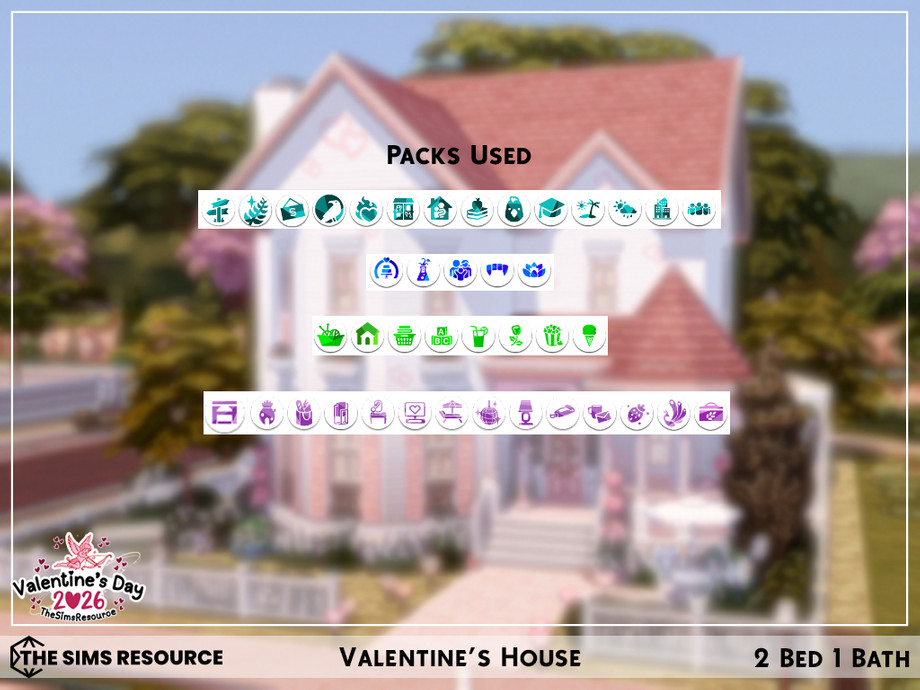Pick the sun and cloud weather icon
This screenshot has width=920, height=690.
click(x=624, y=210)
